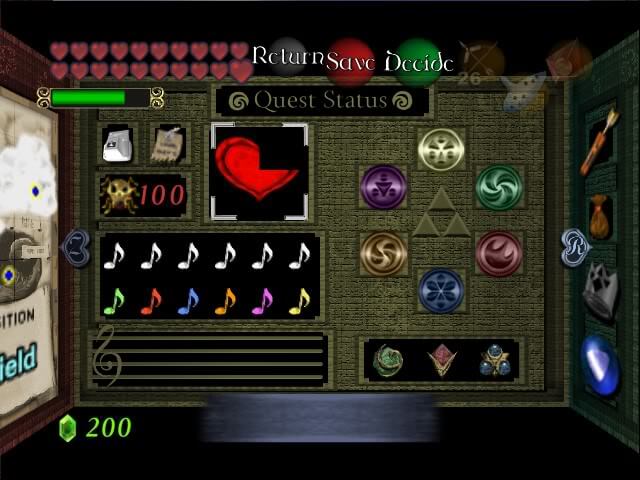Screen dimensions: 640x480
Task: Pick the red song note
Action: [151, 300]
